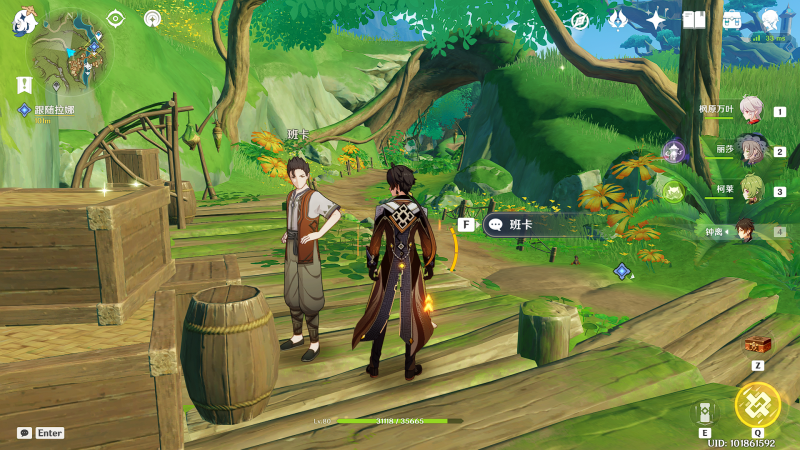Screen dimensions: 800x450
Task: Use the red treasure chest gadget
Action: [758, 344]
